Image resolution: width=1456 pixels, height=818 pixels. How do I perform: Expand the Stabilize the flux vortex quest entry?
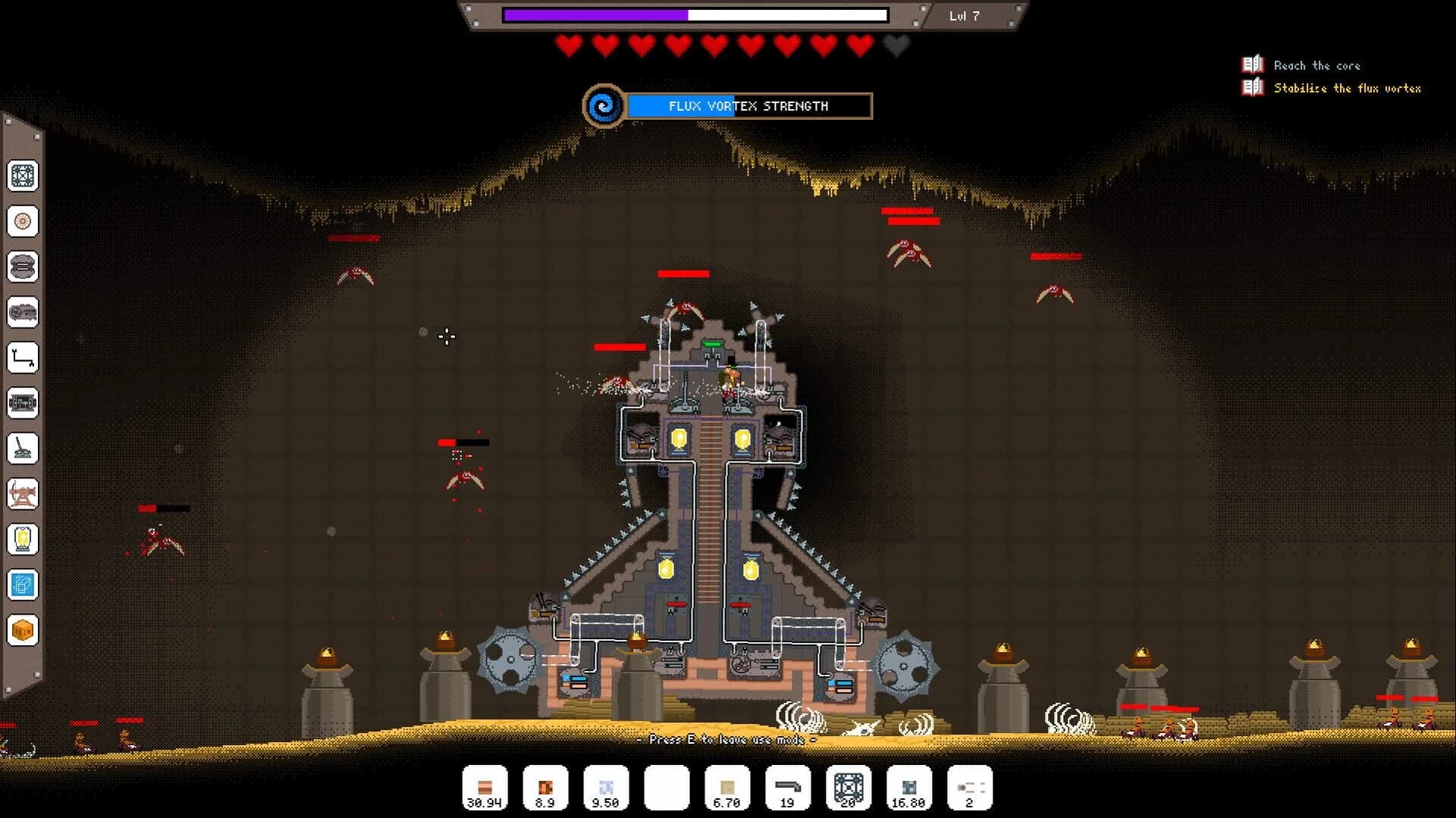tap(1350, 89)
